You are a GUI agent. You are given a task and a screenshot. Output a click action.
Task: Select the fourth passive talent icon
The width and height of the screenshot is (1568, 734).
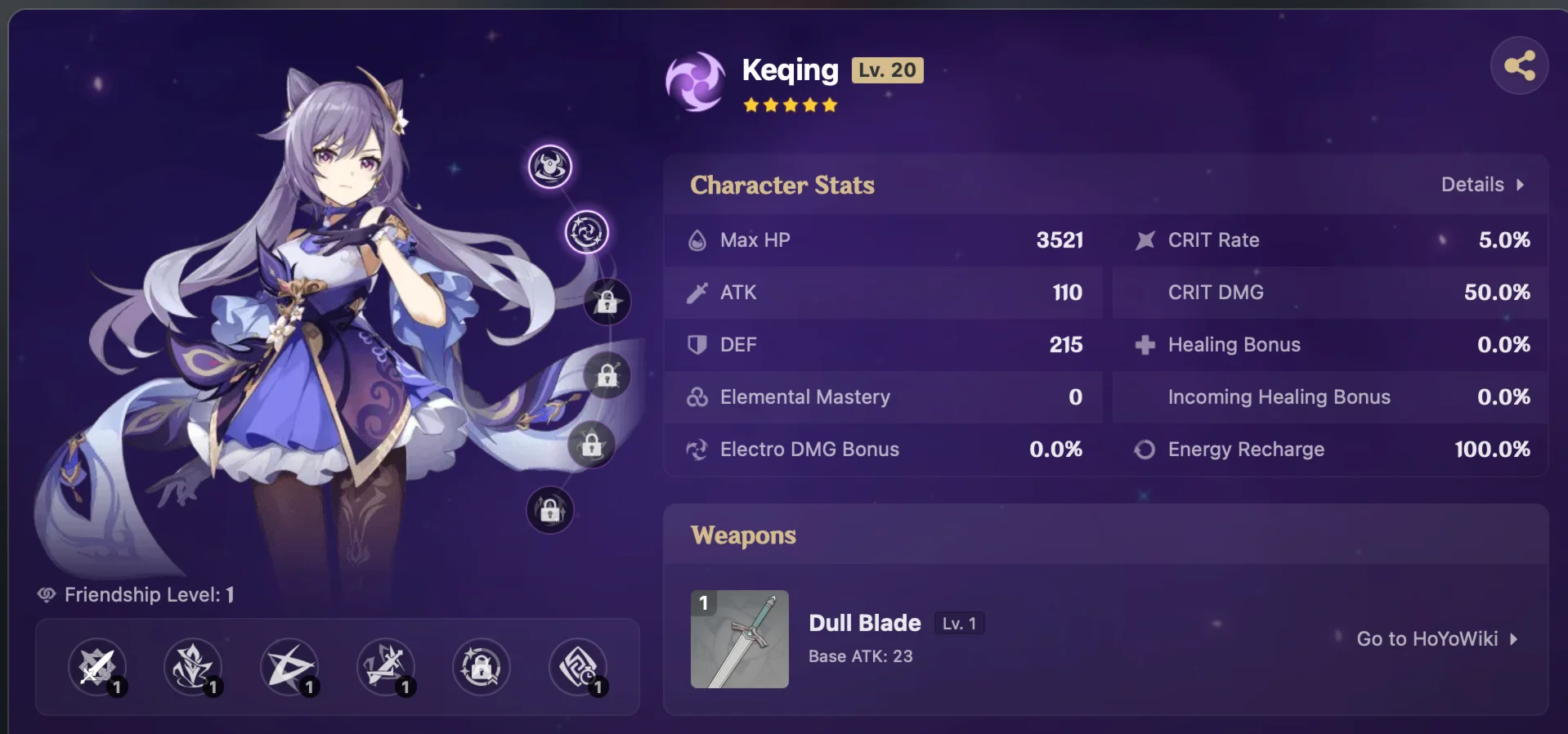pyautogui.click(x=388, y=668)
